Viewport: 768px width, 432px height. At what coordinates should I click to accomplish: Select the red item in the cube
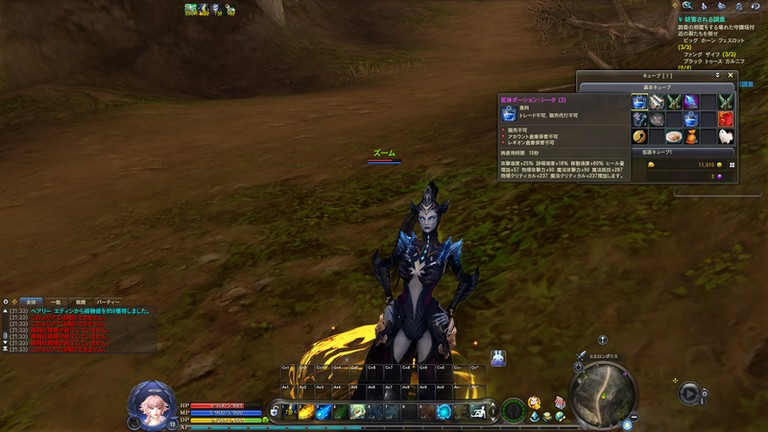tap(726, 119)
